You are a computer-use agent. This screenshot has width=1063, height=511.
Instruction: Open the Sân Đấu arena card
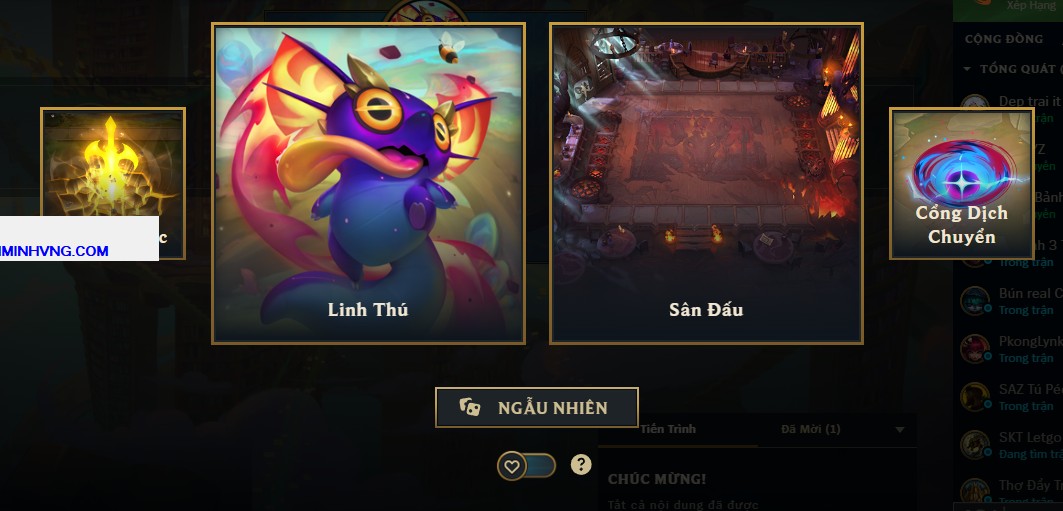pyautogui.click(x=705, y=183)
